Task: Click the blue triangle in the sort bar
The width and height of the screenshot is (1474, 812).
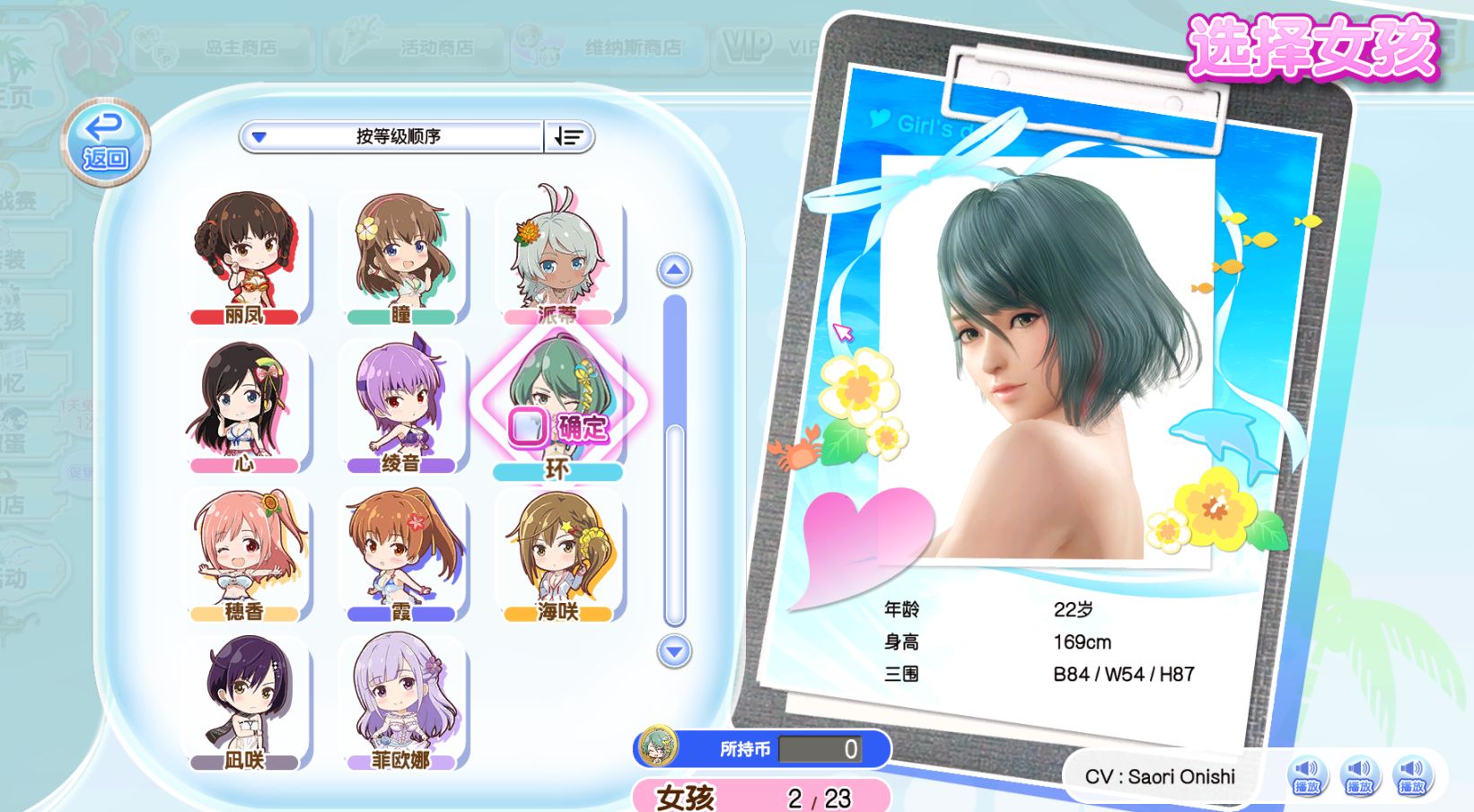Action: coord(259,136)
